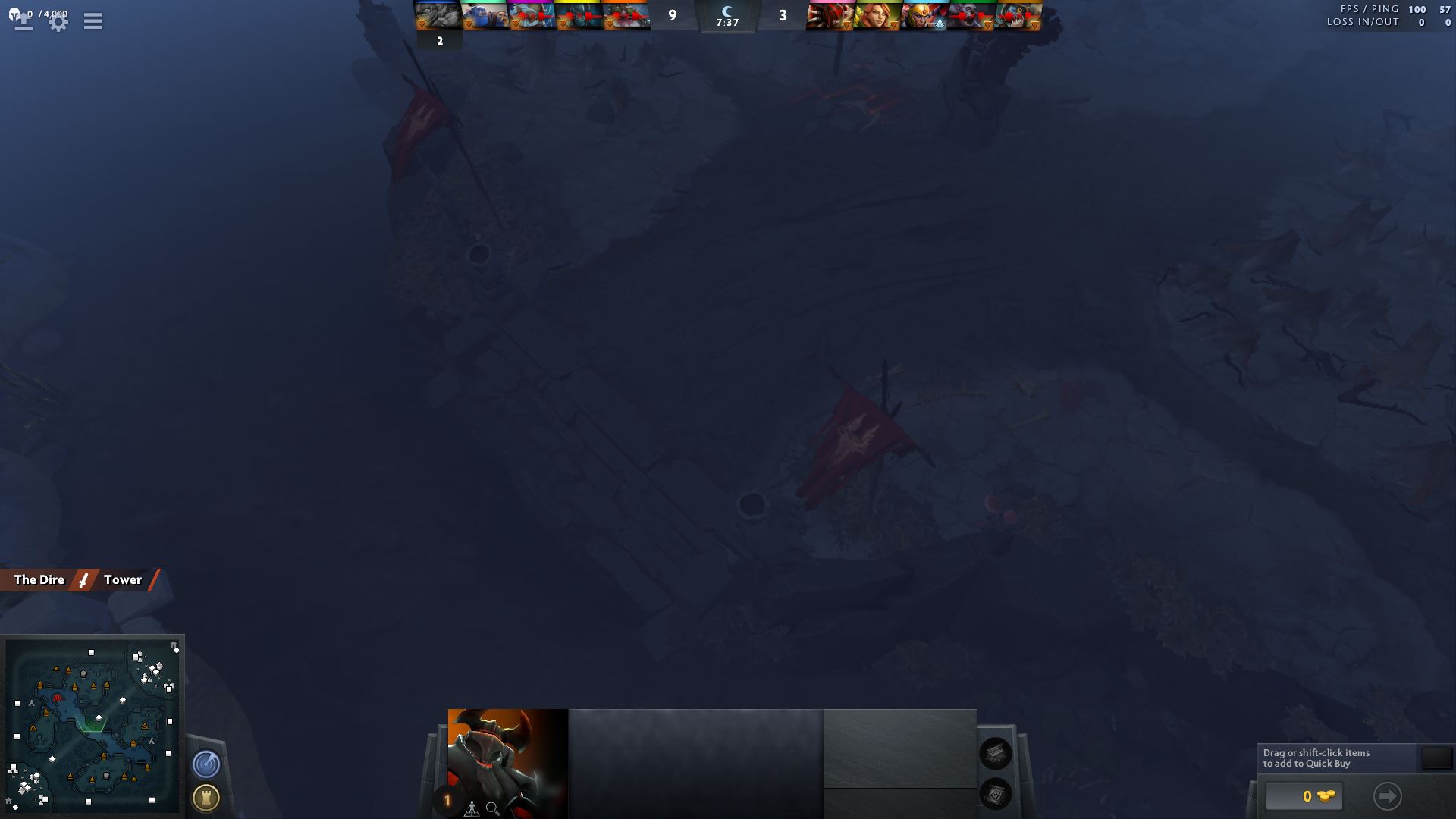1456x819 pixels.
Task: Open the in-game settings gear
Action: (58, 20)
